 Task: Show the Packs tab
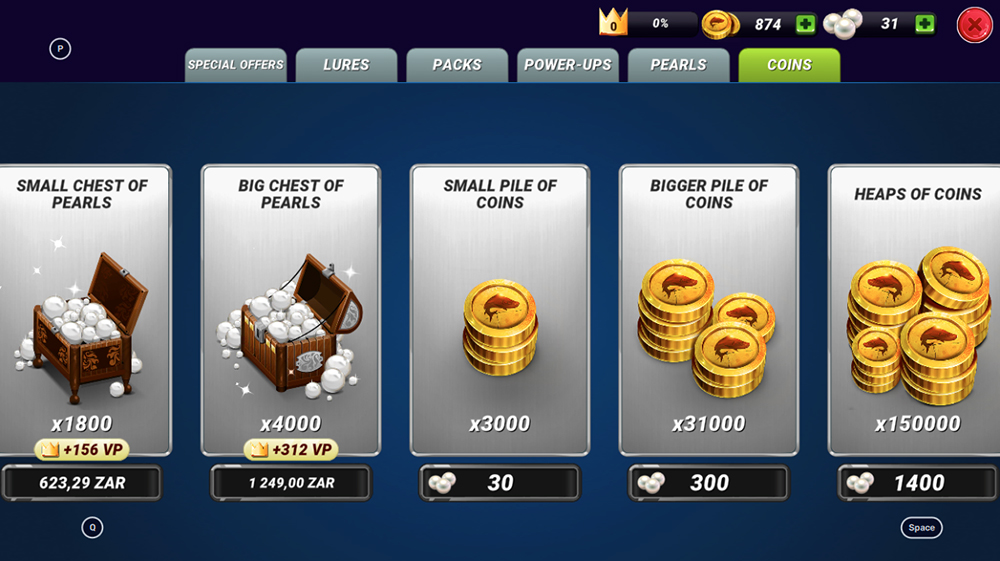point(457,65)
